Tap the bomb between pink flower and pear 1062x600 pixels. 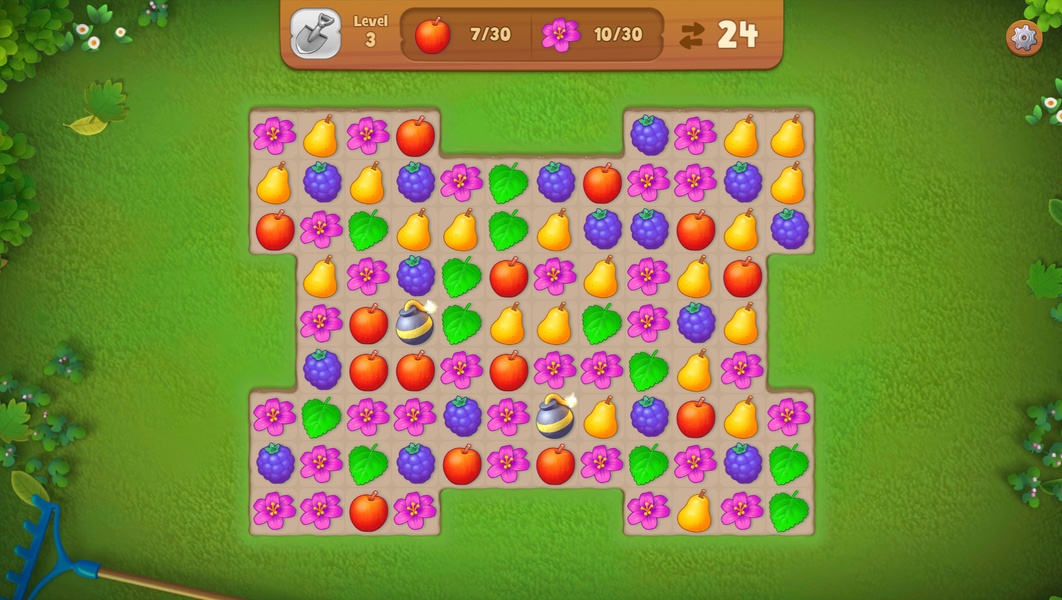click(x=555, y=416)
